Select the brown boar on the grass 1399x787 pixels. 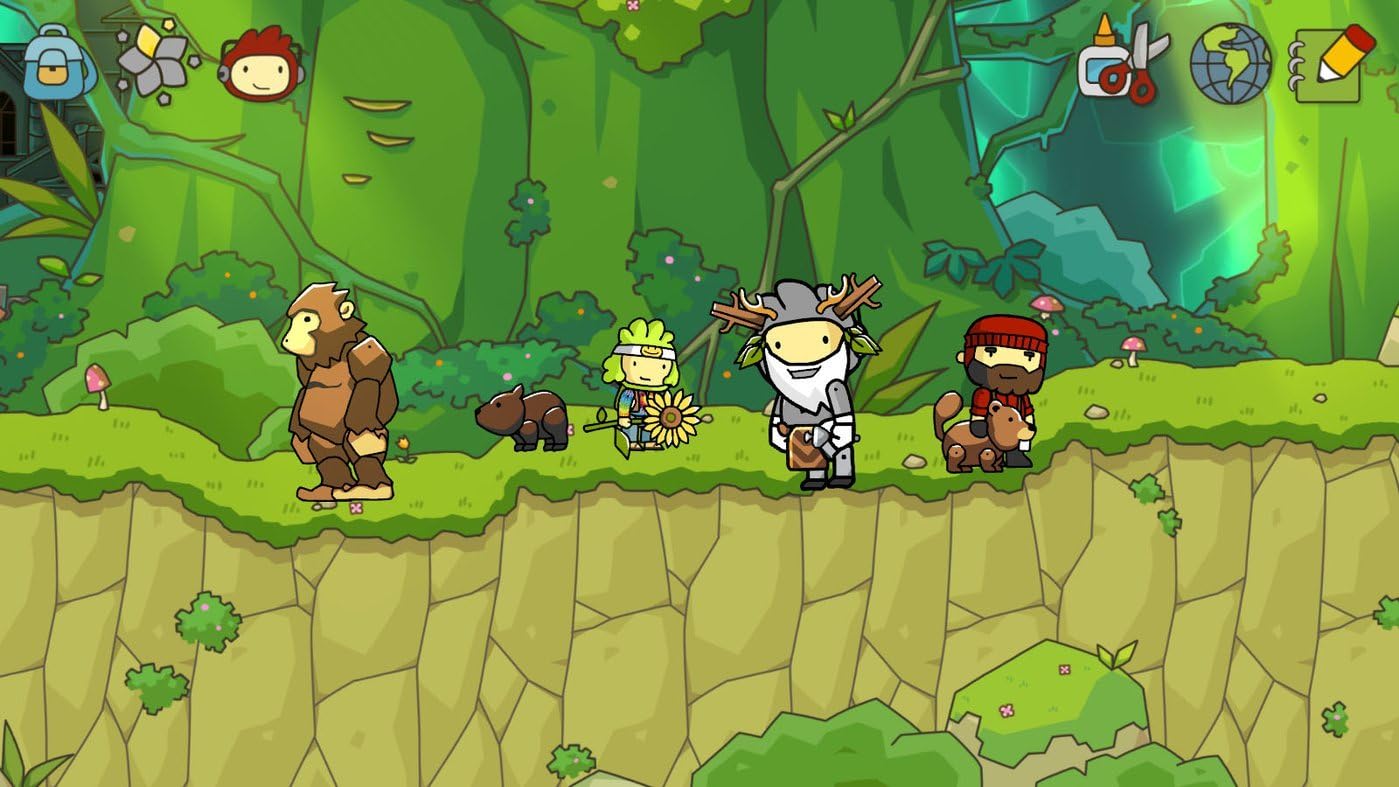point(520,420)
